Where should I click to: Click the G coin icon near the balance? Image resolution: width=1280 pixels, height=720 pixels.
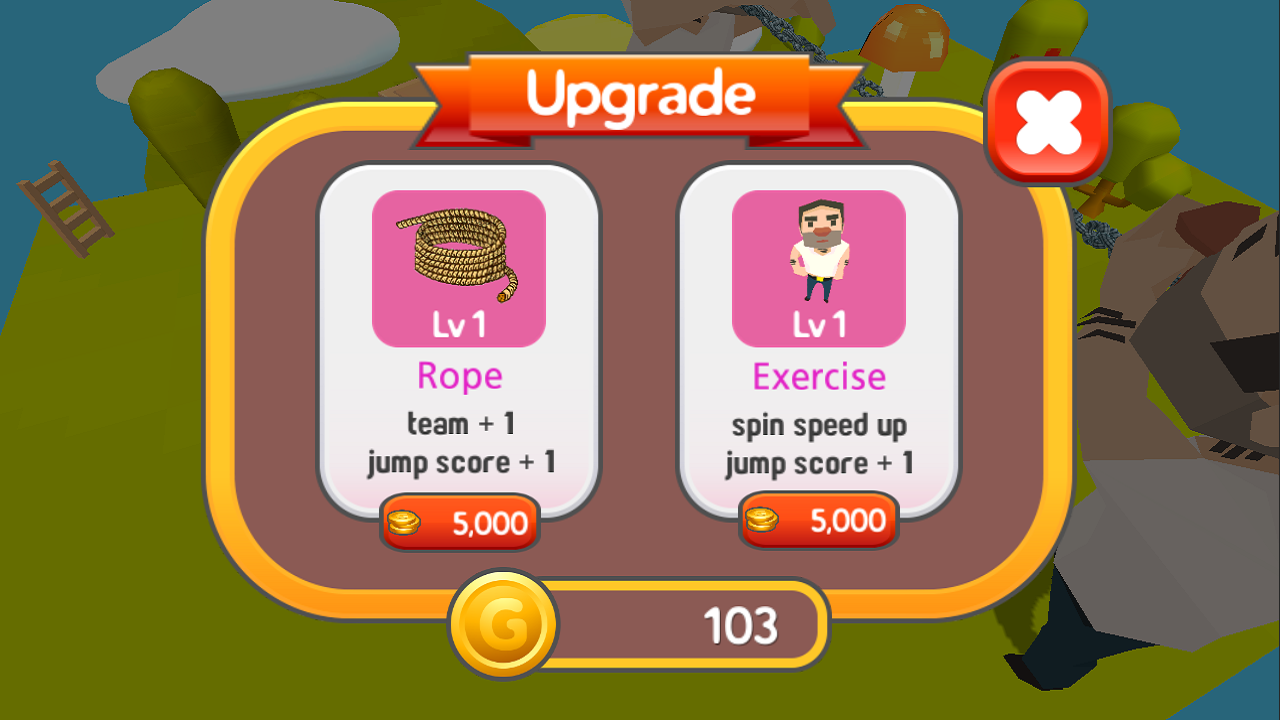click(x=505, y=622)
